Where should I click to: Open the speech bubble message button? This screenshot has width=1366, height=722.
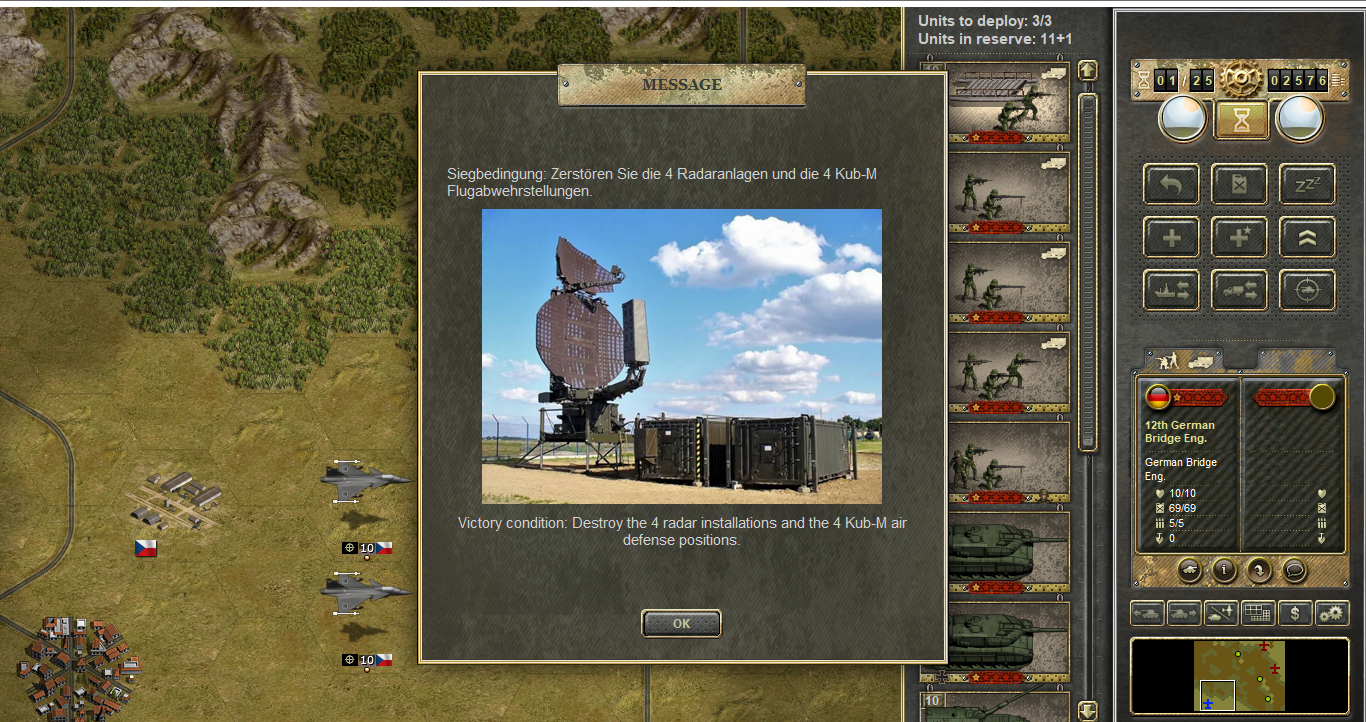click(1294, 570)
